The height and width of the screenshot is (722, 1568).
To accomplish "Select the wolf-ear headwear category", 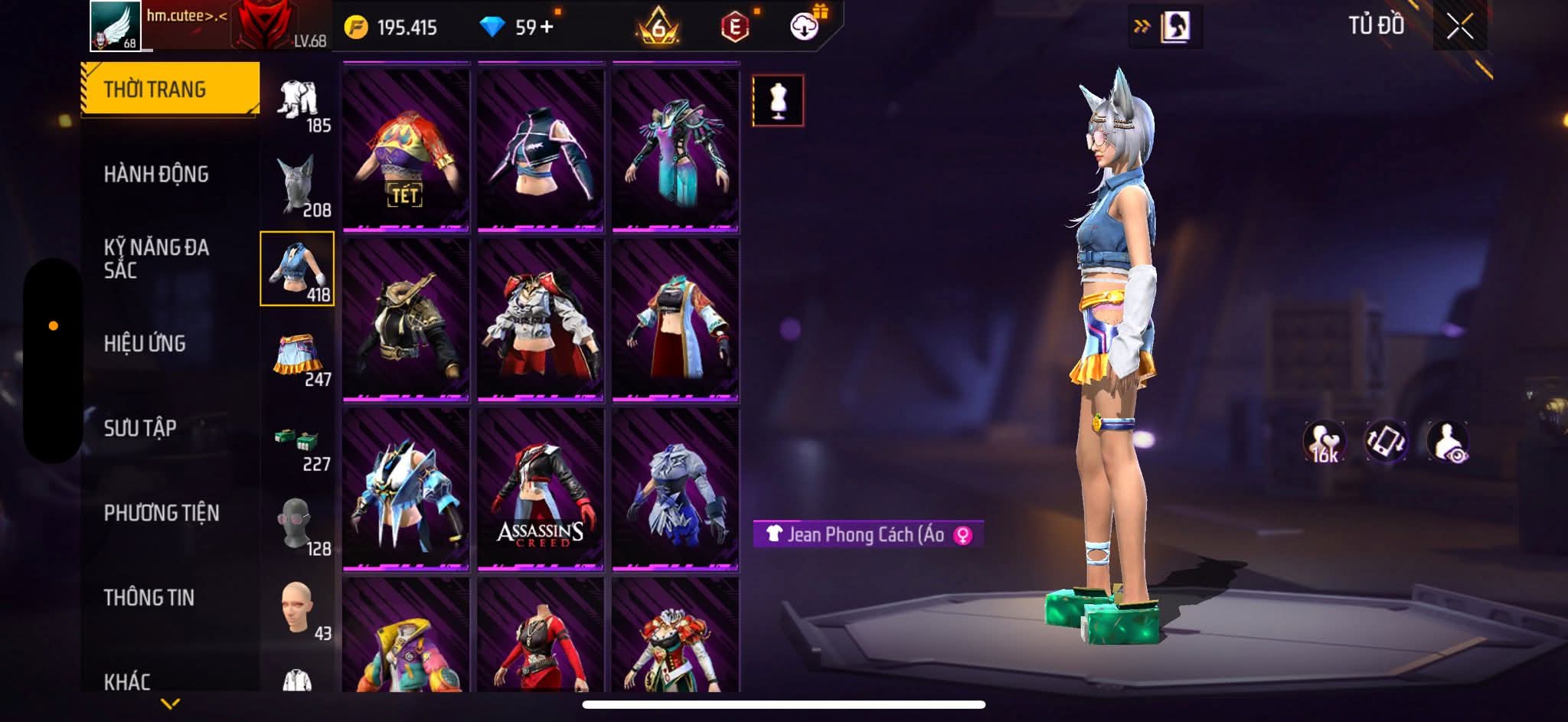I will tap(297, 186).
